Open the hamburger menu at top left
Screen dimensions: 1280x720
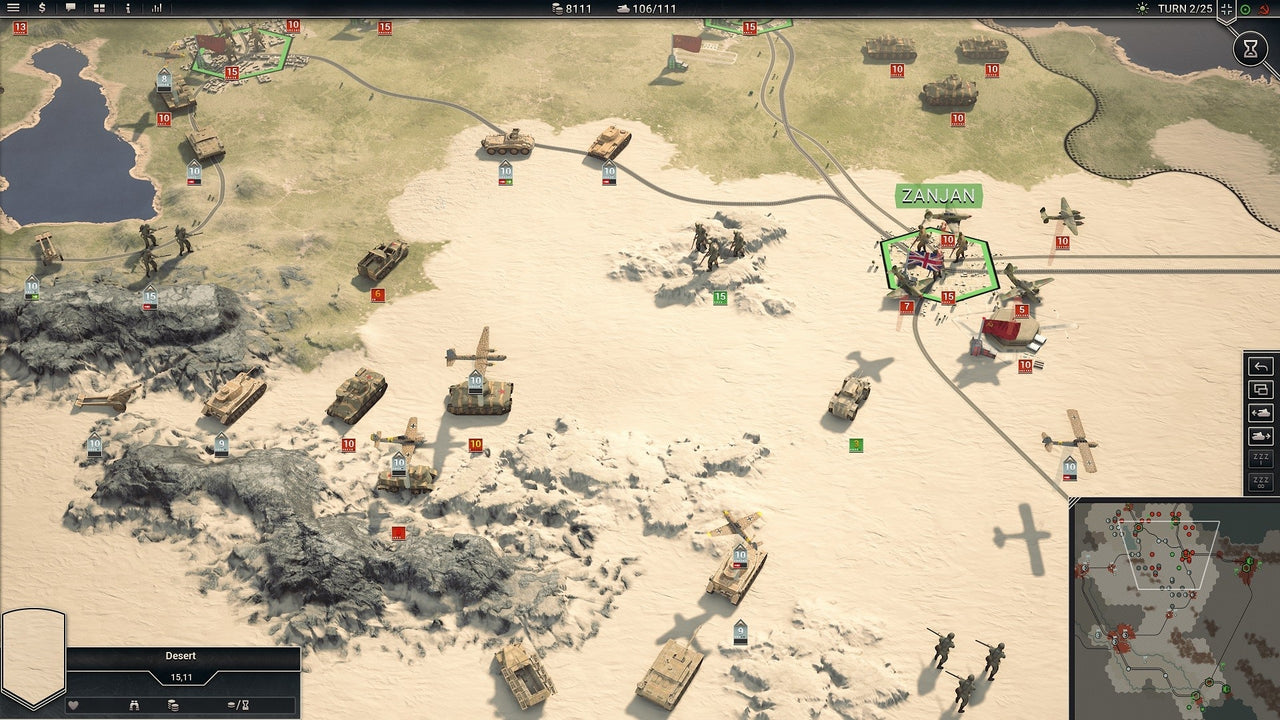click(x=13, y=8)
